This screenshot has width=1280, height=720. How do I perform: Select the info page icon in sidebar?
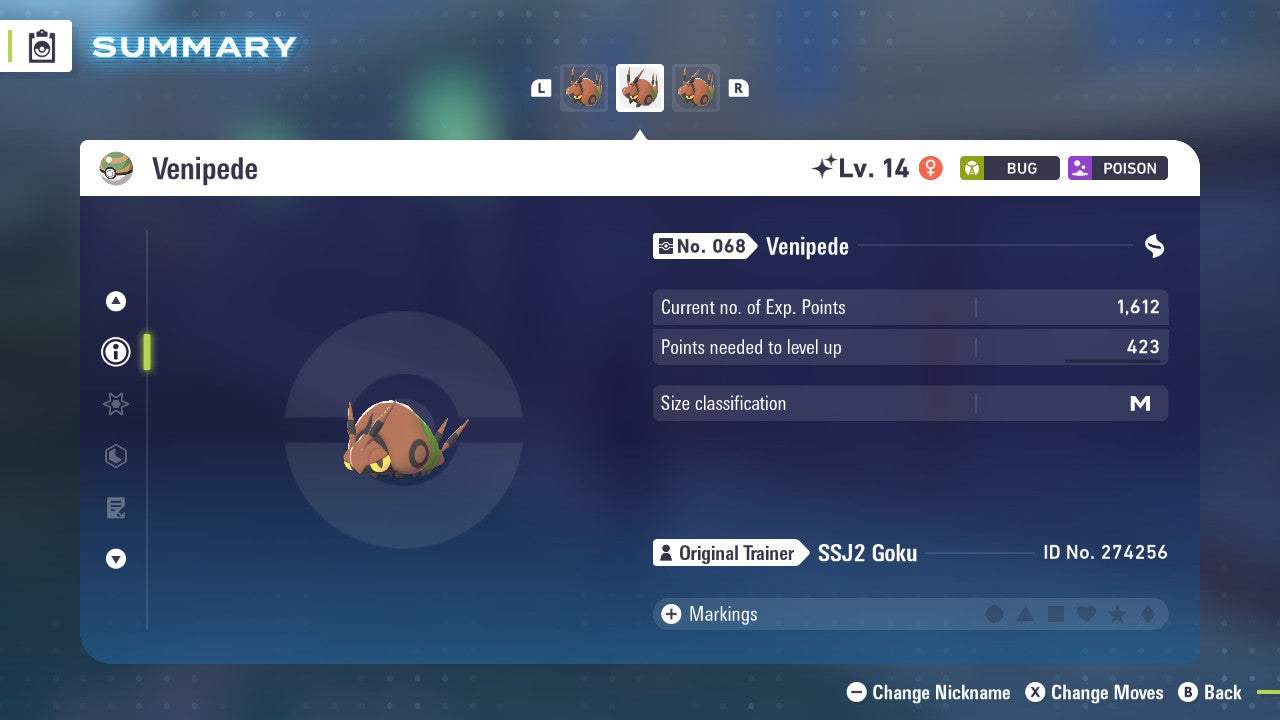point(115,351)
